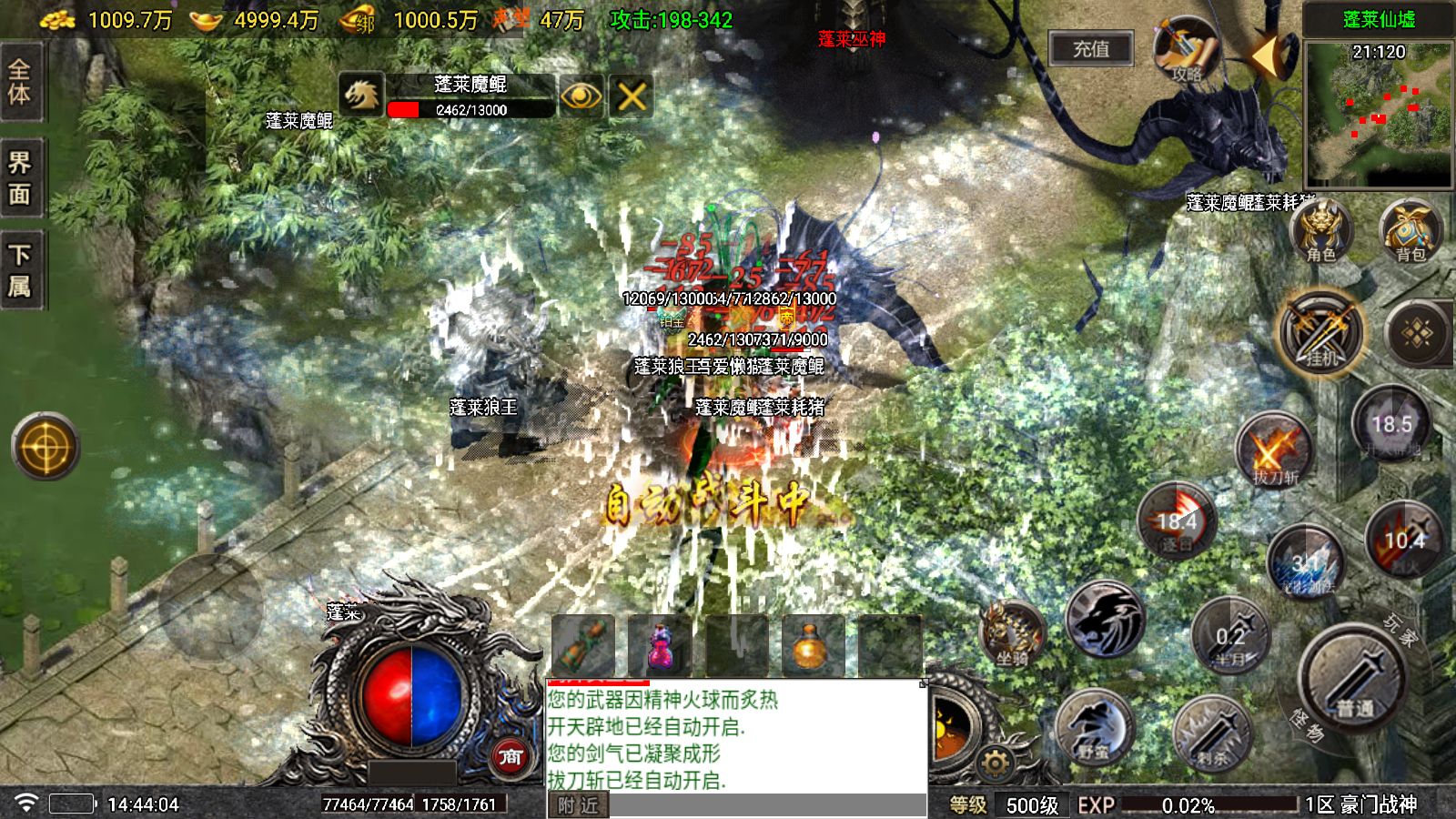This screenshot has width=1456, height=819.
Task: Use the pink potion in the hotbar
Action: pos(660,646)
